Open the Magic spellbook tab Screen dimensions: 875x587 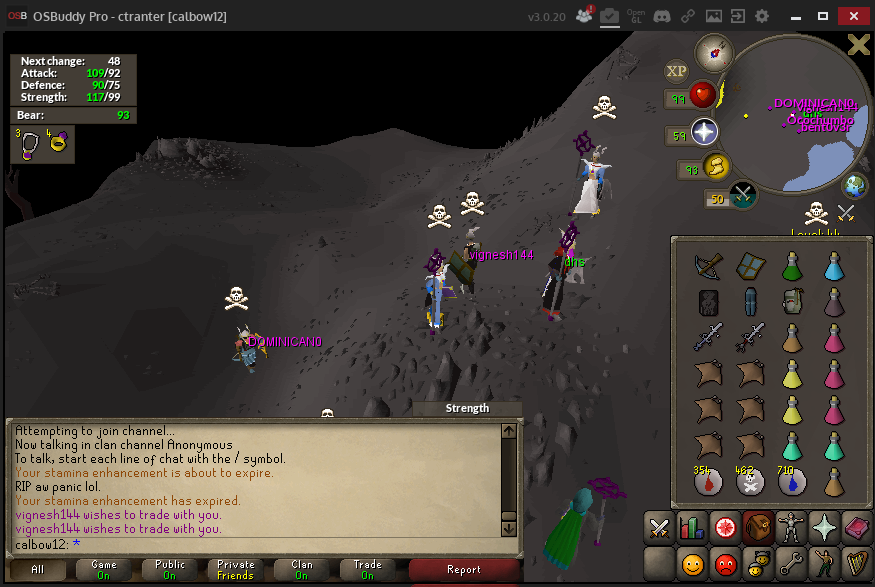tap(857, 526)
